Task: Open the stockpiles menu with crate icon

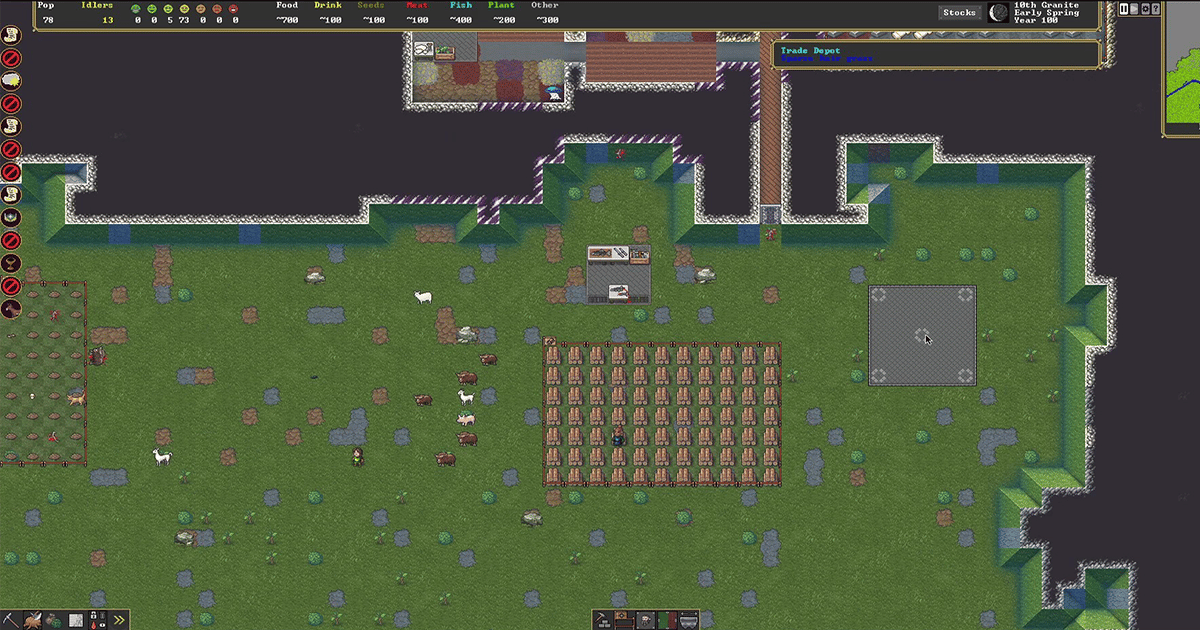Action: pyautogui.click(x=624, y=621)
